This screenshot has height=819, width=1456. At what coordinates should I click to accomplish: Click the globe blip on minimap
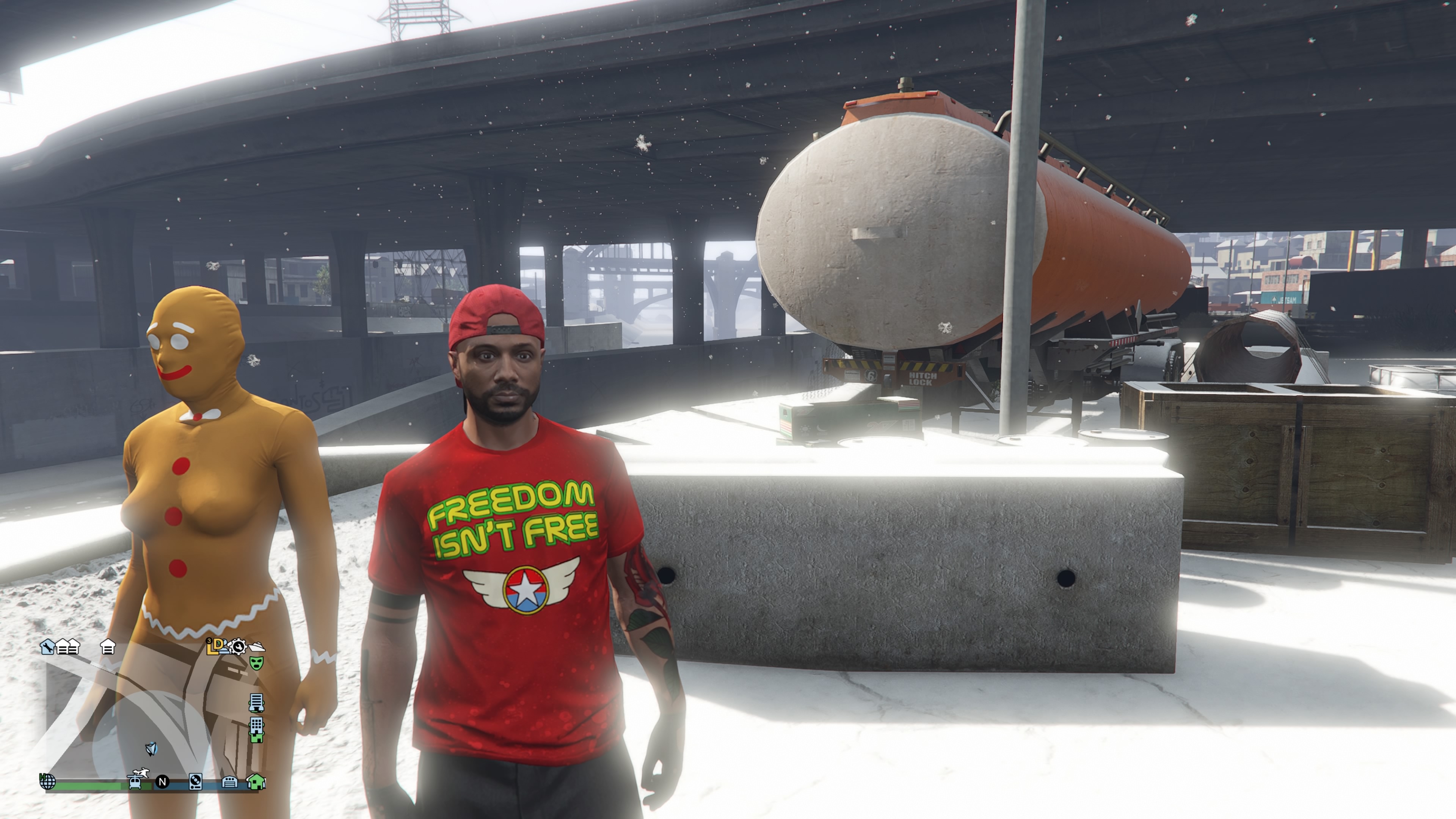click(x=47, y=782)
